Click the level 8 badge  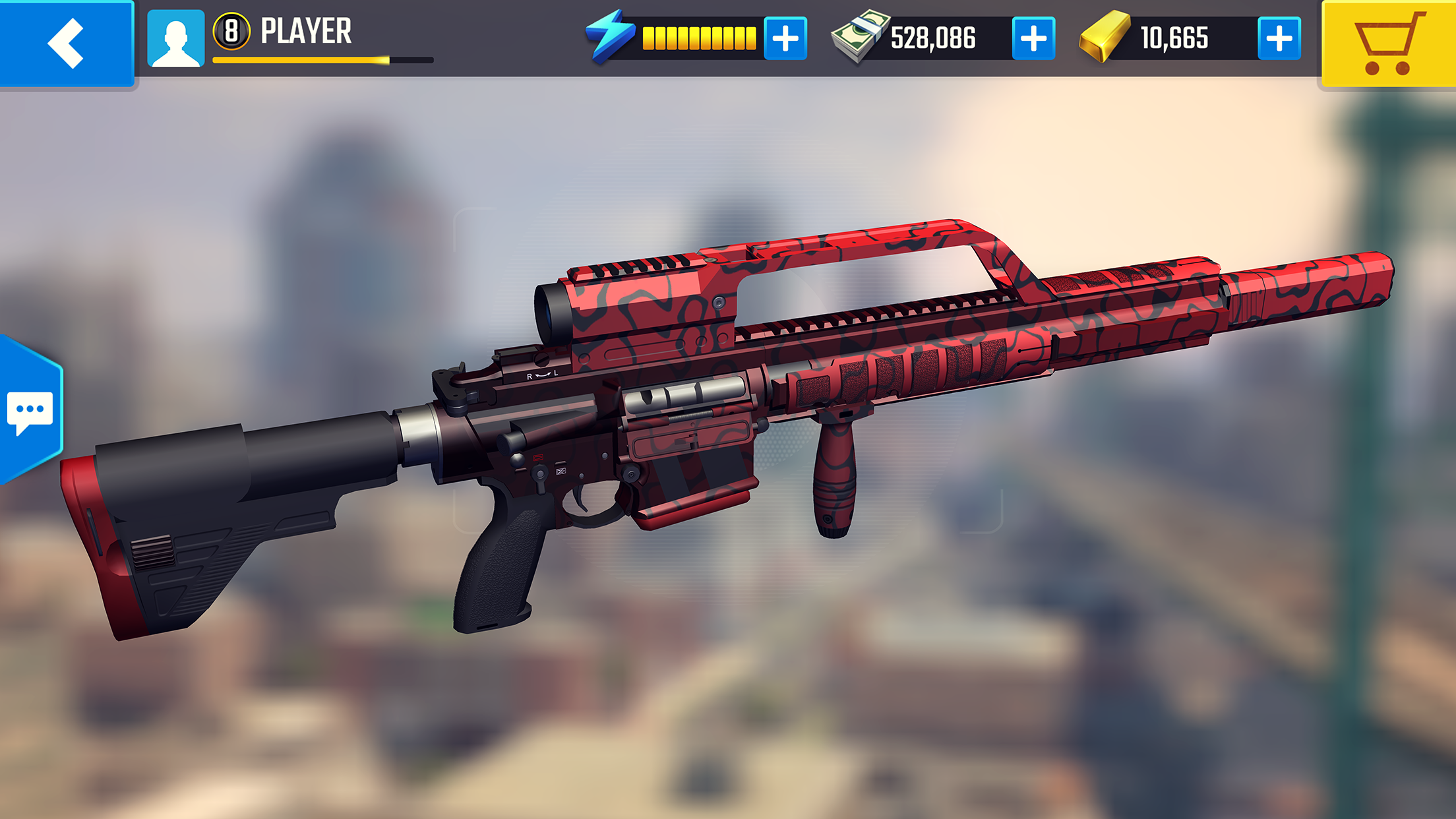pos(231,31)
